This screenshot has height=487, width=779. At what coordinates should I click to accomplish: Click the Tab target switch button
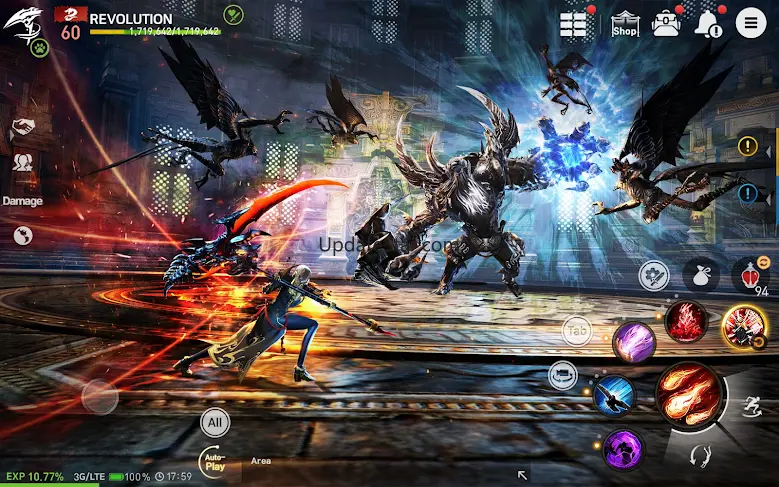[577, 328]
